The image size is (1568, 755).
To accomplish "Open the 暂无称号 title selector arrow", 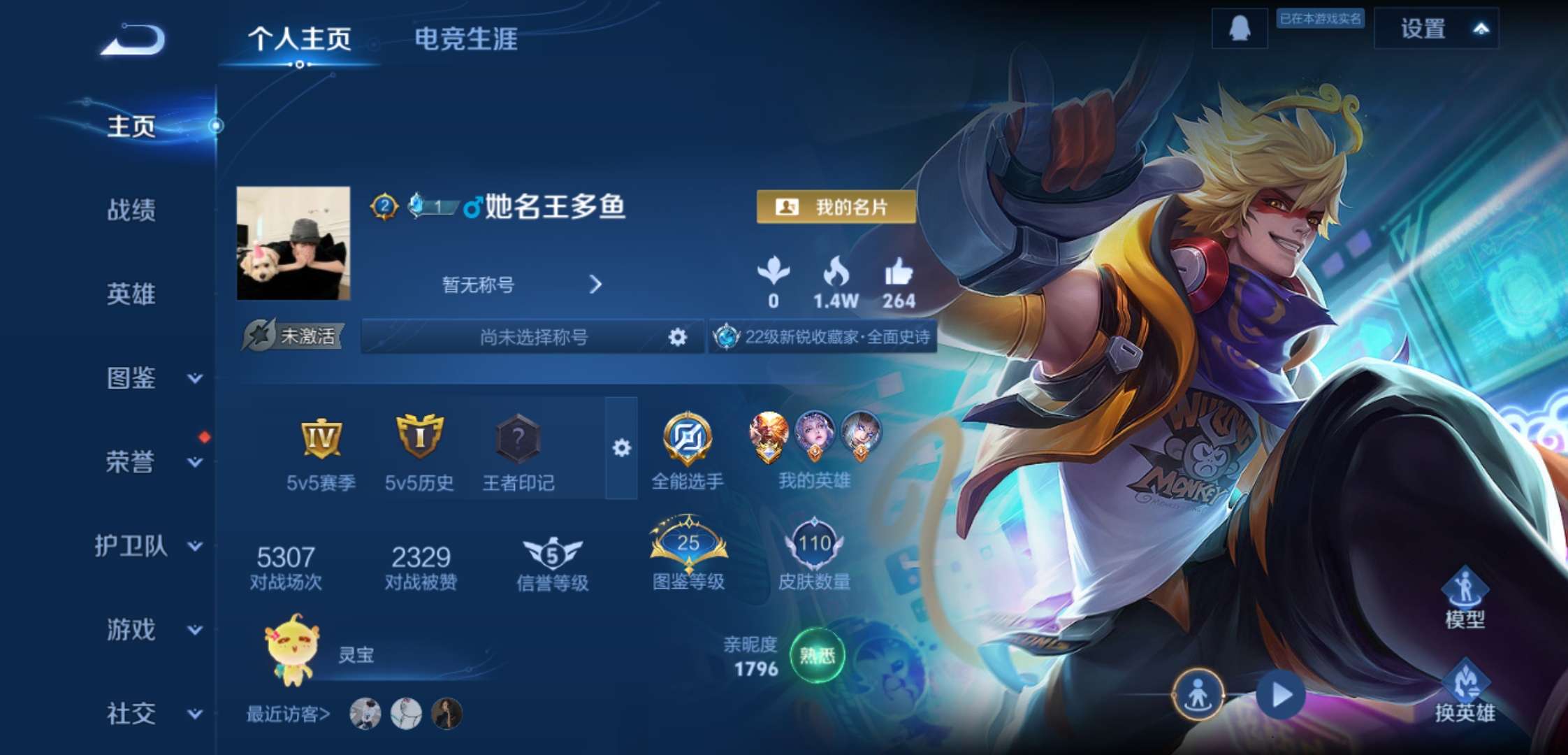I will (595, 285).
